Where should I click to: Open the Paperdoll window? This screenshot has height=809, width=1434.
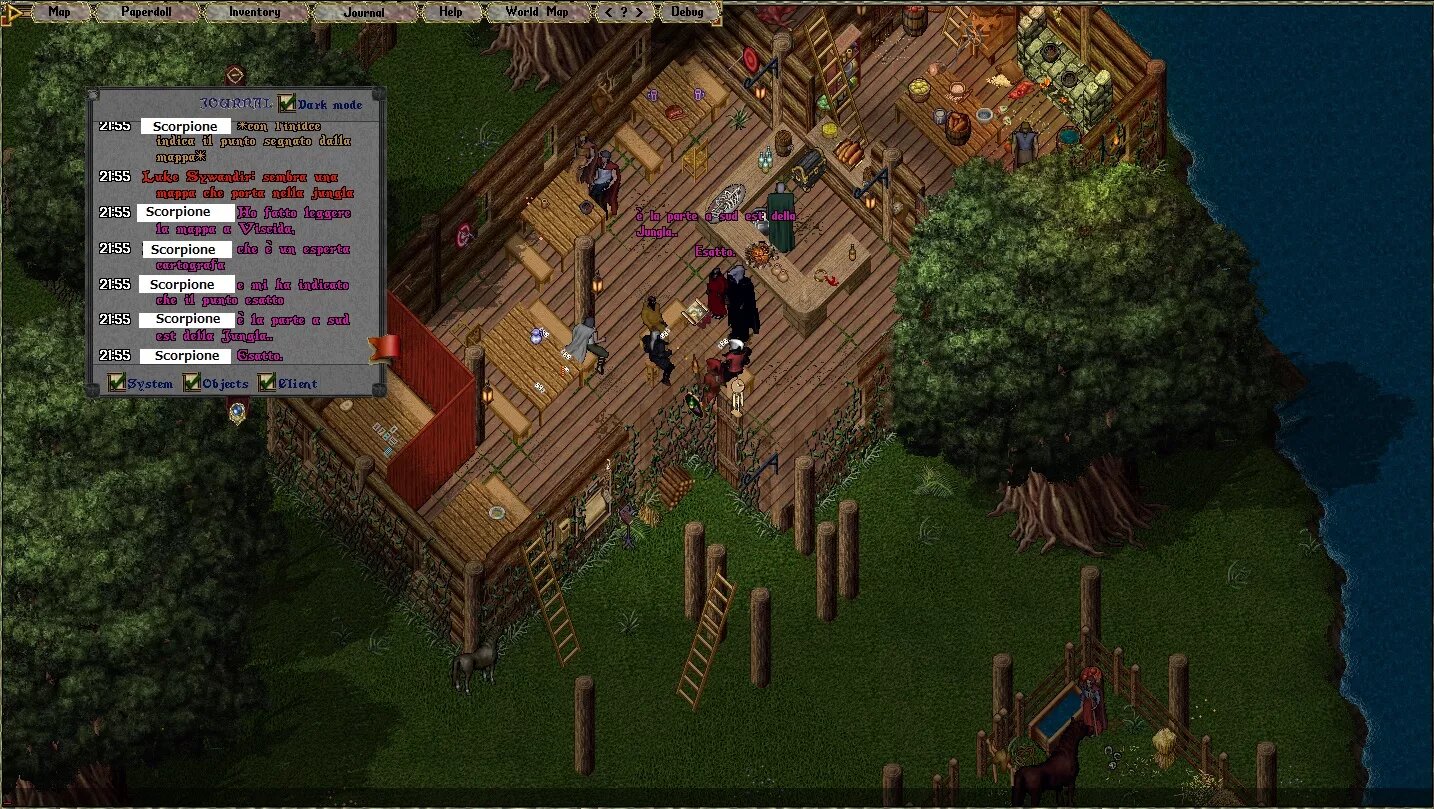[146, 12]
